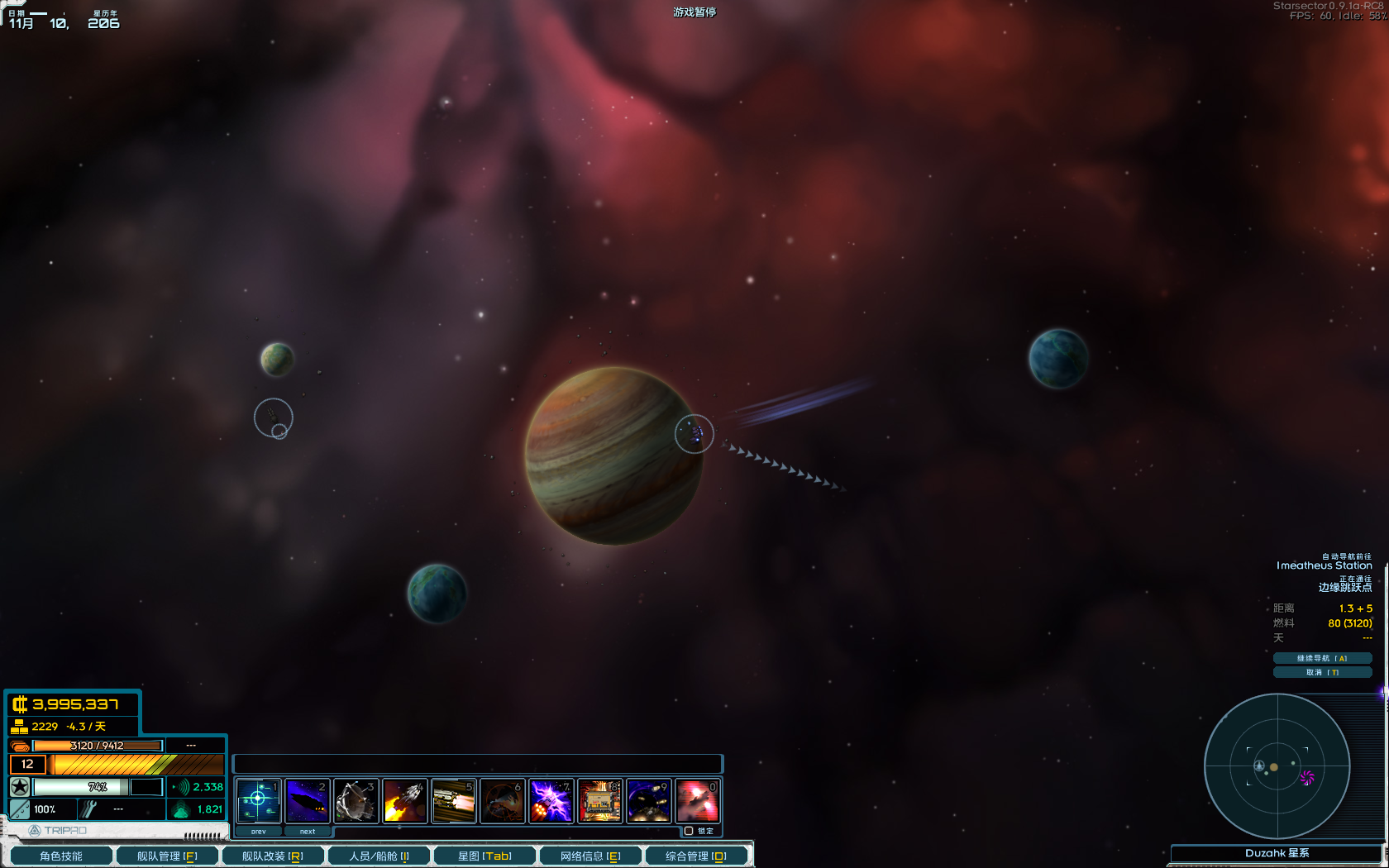The width and height of the screenshot is (1389, 868).
Task: Open the 角色技能 character skills screen
Action: pos(61,856)
